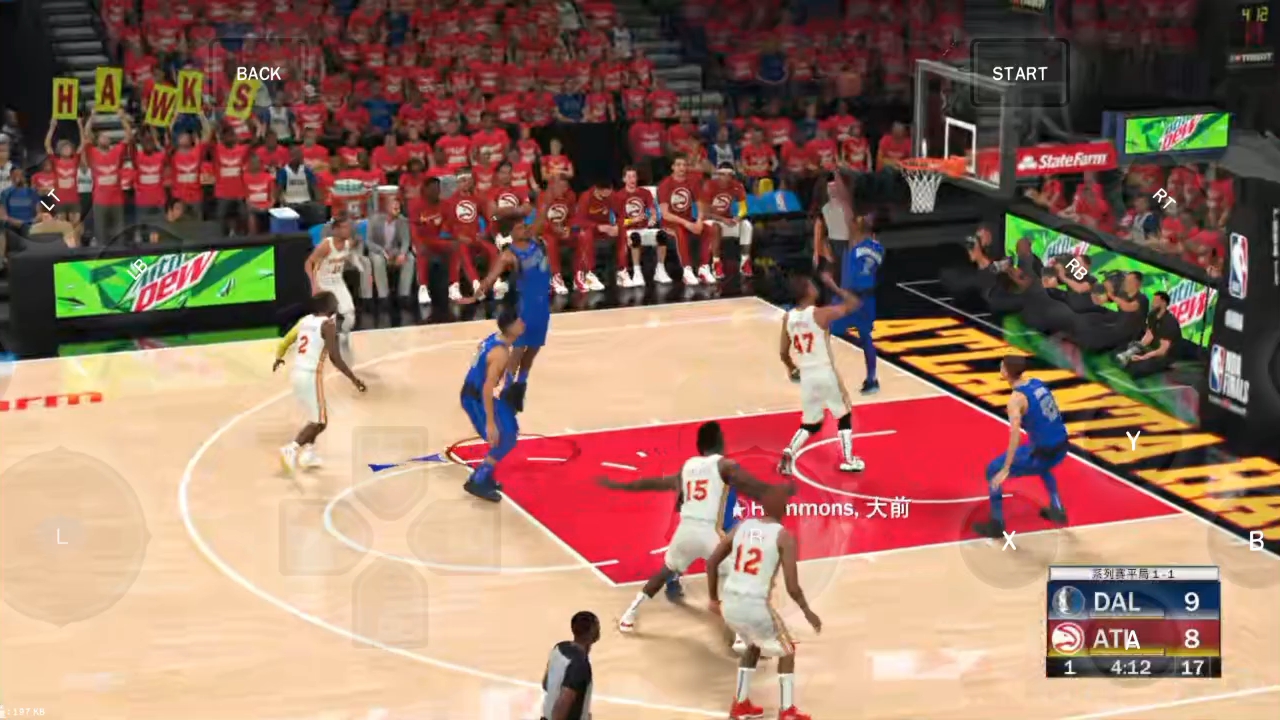Tap the LB bumper touch button

point(138,267)
